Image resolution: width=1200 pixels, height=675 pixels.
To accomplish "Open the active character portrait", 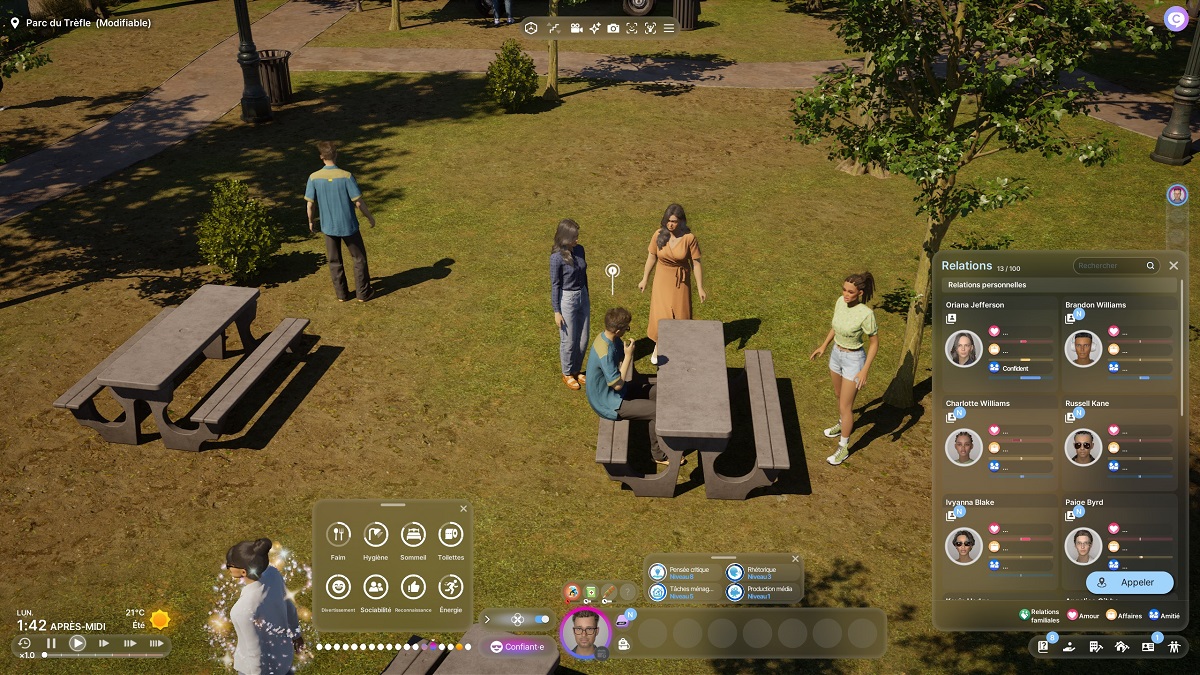I will click(x=585, y=633).
